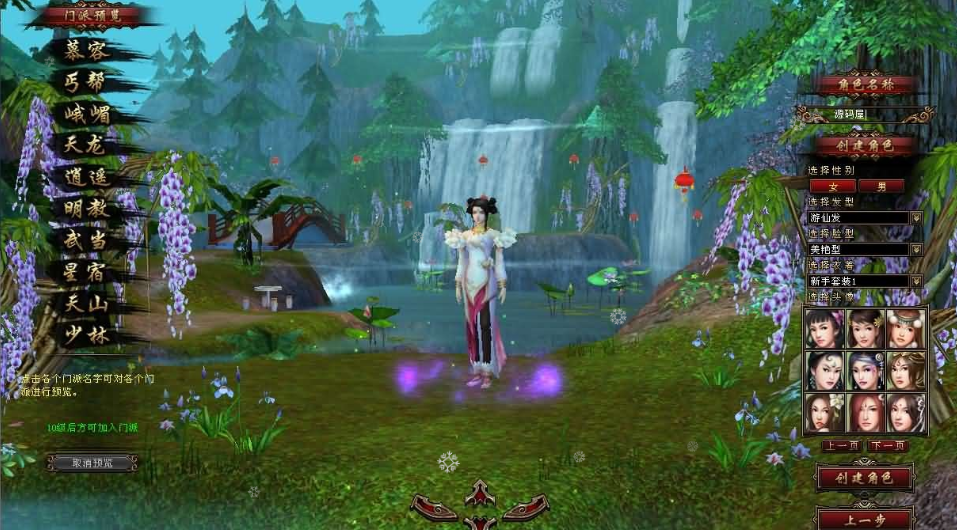957x530 pixels.
Task: Show the 逍遥 sect preview
Action: [x=84, y=178]
